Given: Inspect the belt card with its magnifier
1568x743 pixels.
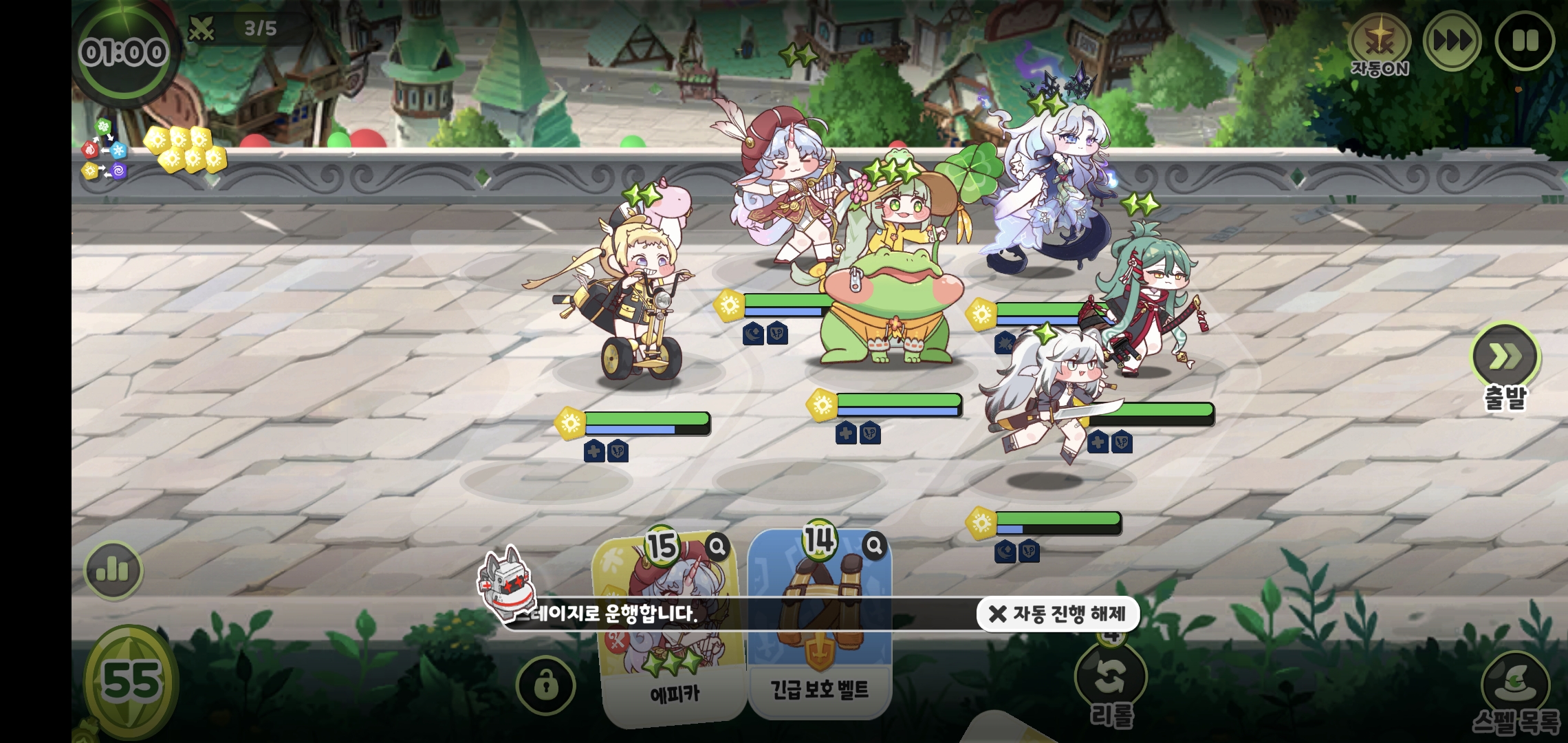Looking at the screenshot, I should coord(874,546).
